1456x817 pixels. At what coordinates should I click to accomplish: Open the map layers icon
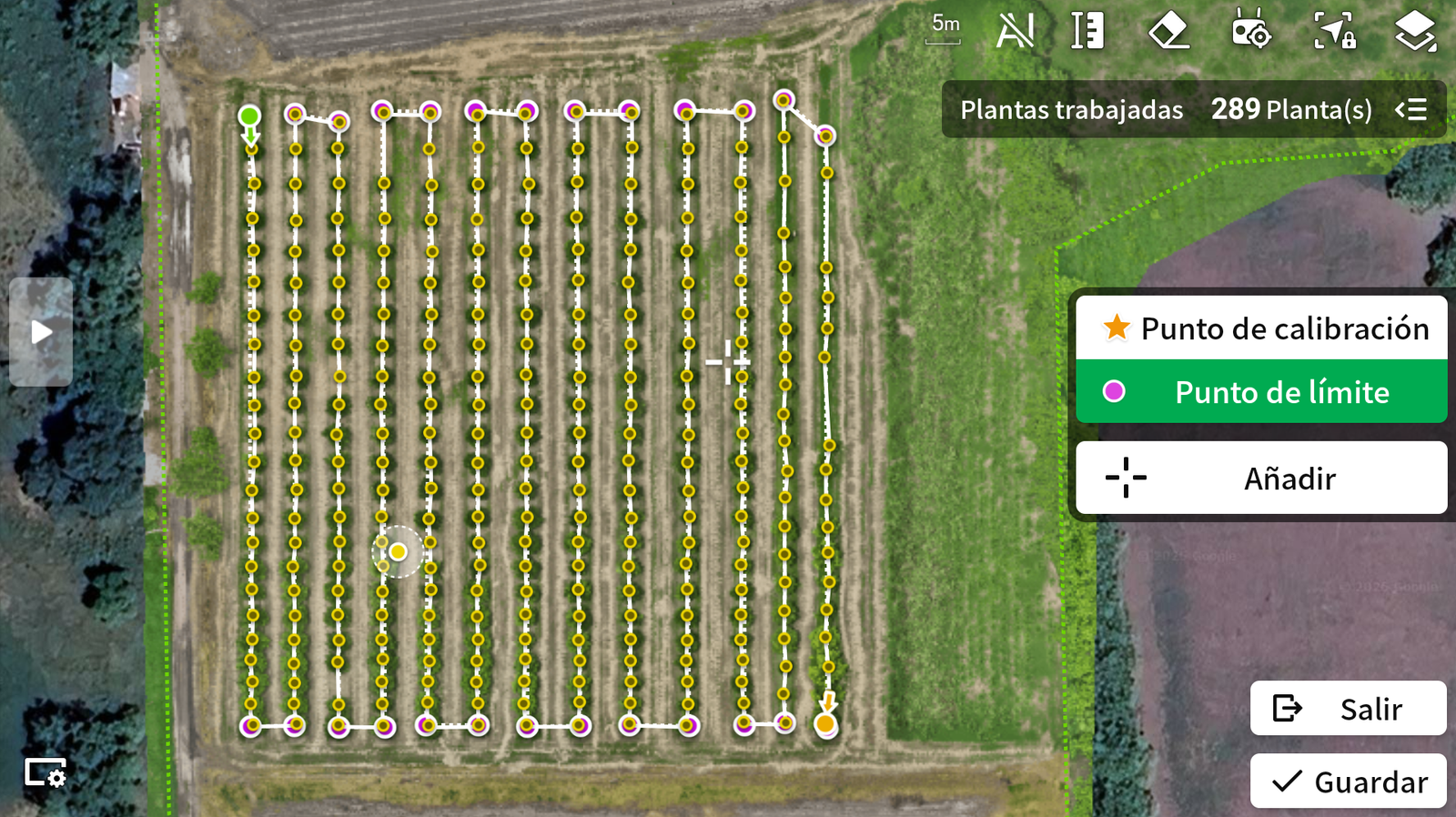[x=1415, y=32]
